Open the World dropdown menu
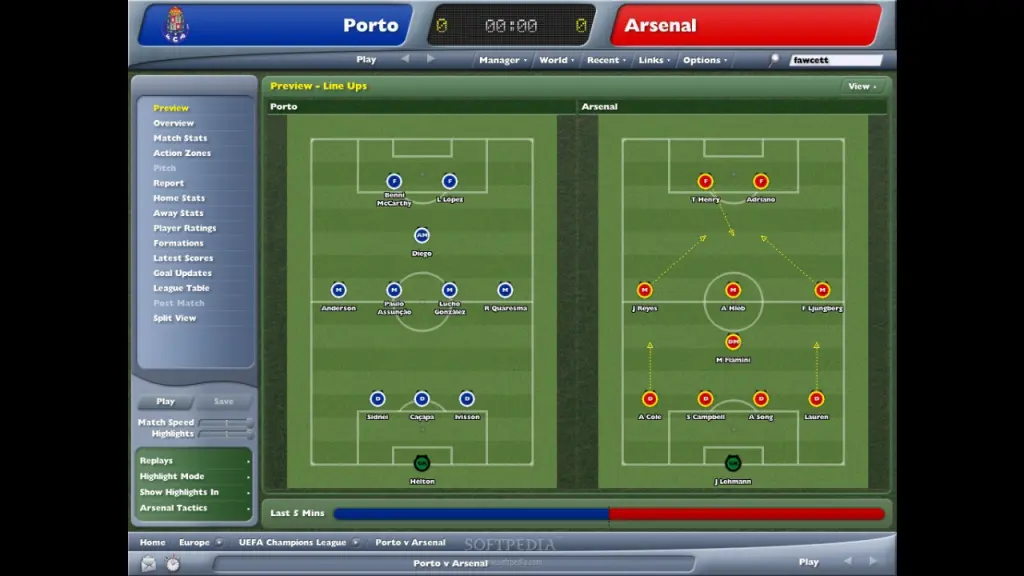 (555, 60)
